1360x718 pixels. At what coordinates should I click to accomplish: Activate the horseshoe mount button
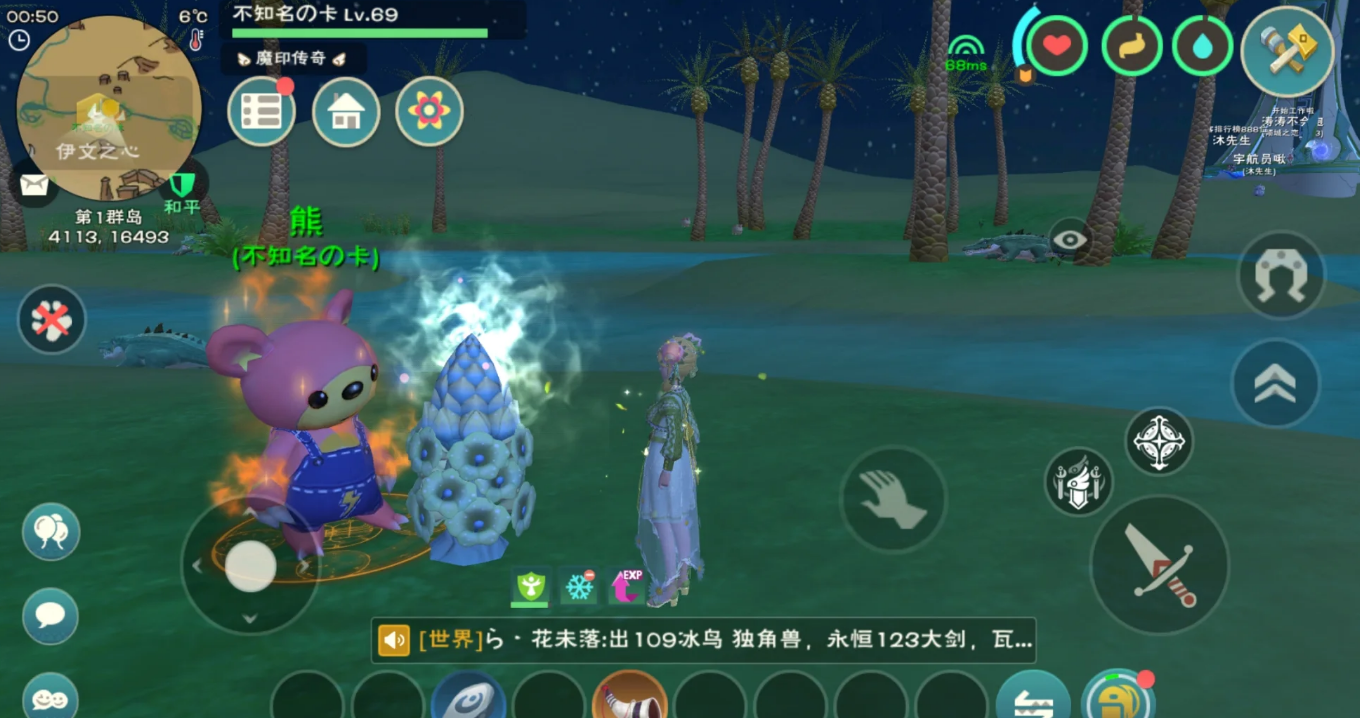pos(1281,275)
